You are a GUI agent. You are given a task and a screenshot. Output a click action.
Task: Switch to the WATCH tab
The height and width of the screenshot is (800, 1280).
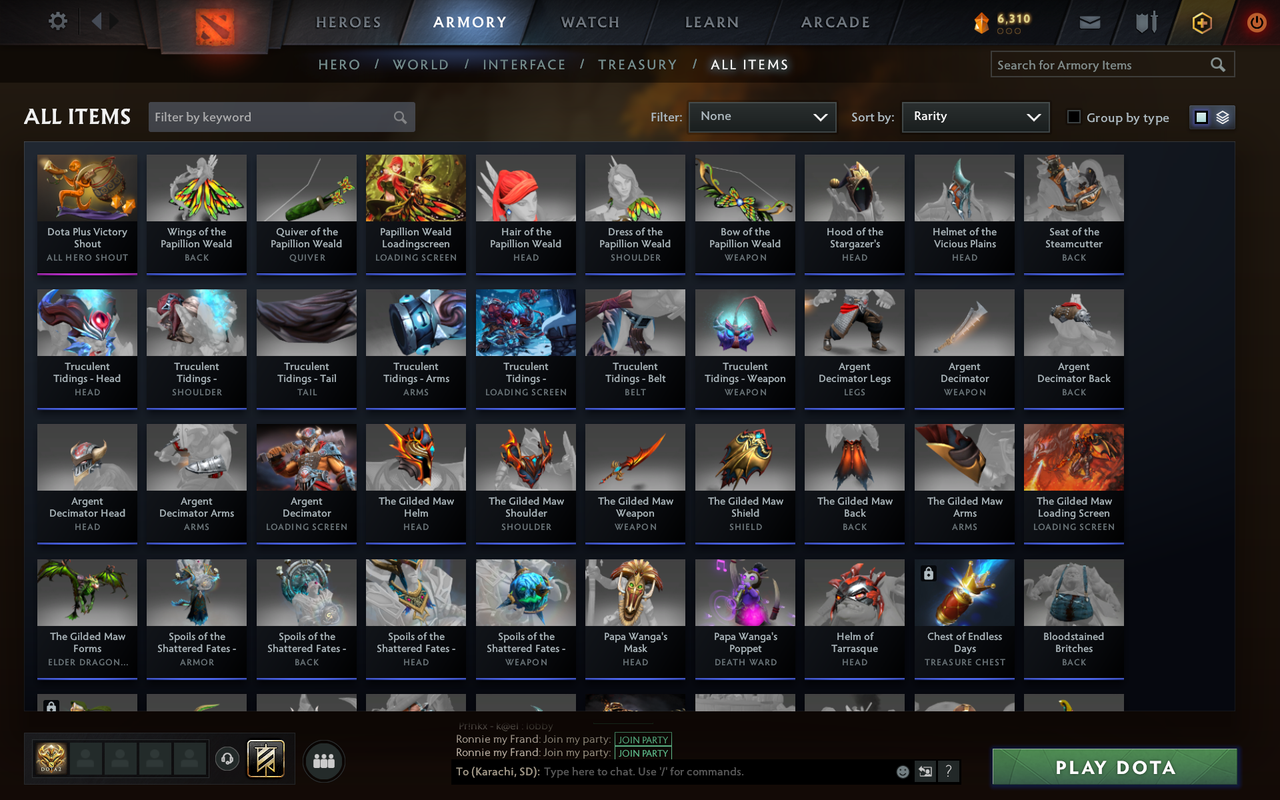point(589,22)
